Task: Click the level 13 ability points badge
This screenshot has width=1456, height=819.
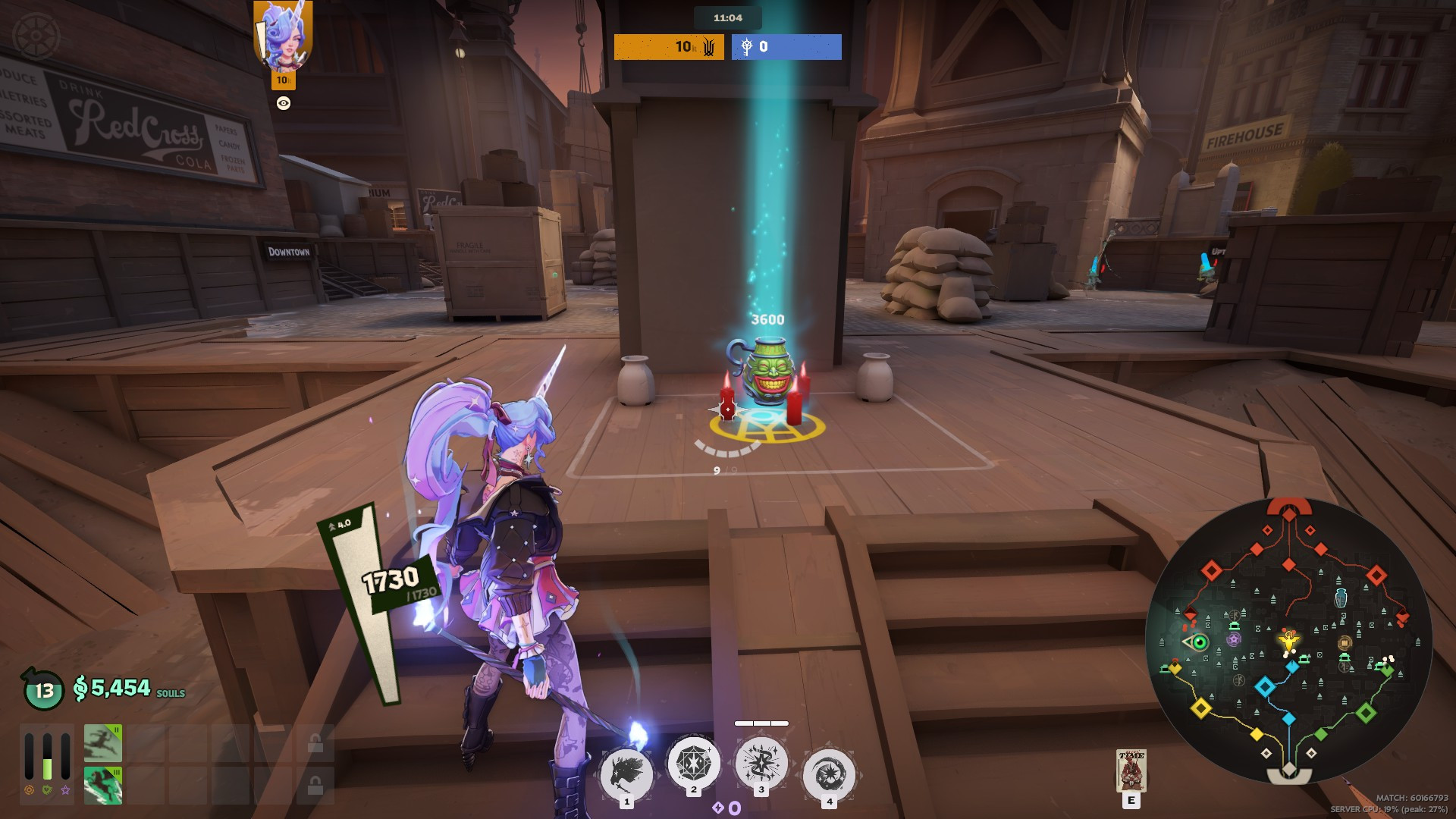Action: tap(44, 690)
